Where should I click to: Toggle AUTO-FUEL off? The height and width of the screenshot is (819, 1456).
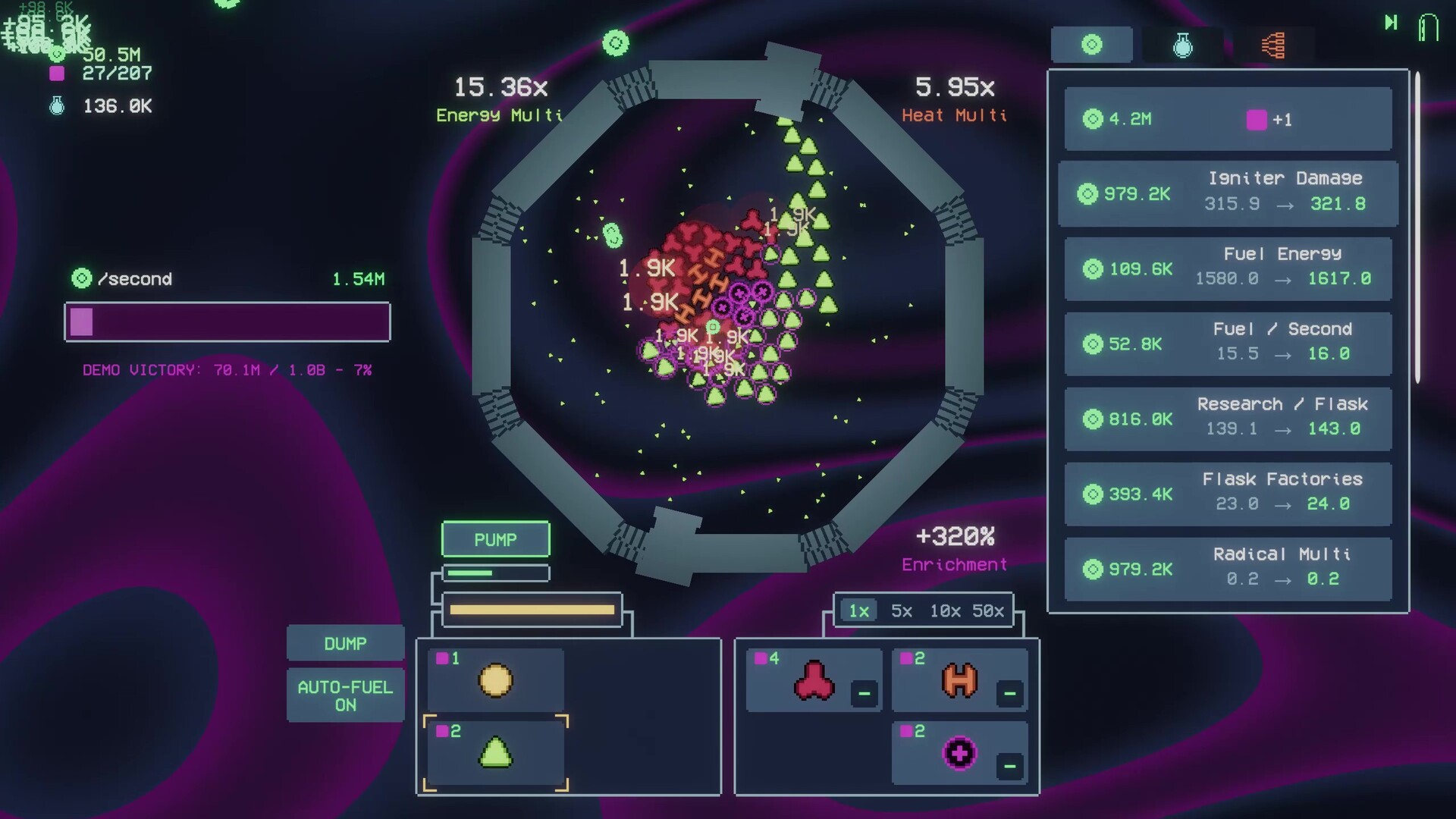345,695
